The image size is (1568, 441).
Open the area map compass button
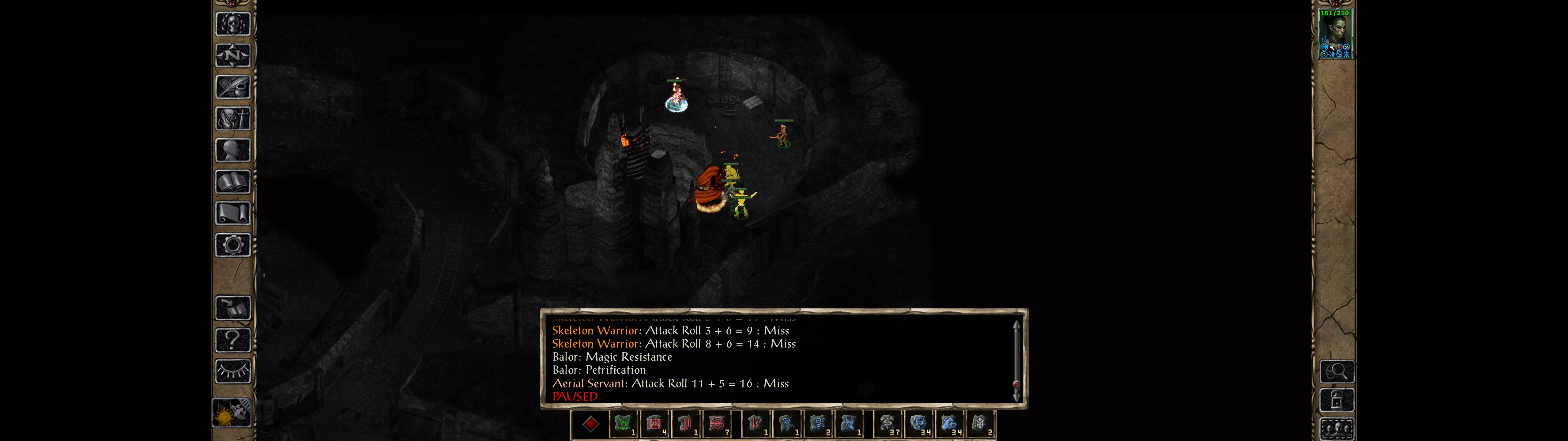pos(232,55)
